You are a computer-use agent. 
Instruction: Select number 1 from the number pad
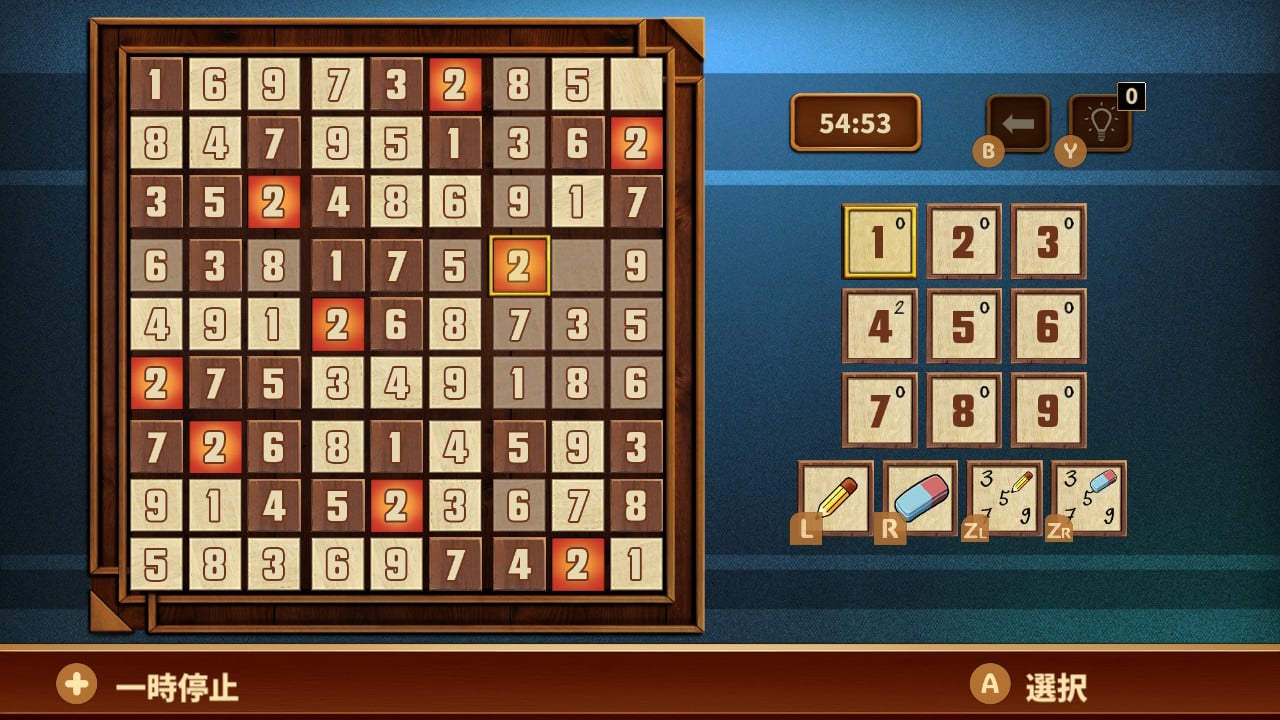[878, 240]
